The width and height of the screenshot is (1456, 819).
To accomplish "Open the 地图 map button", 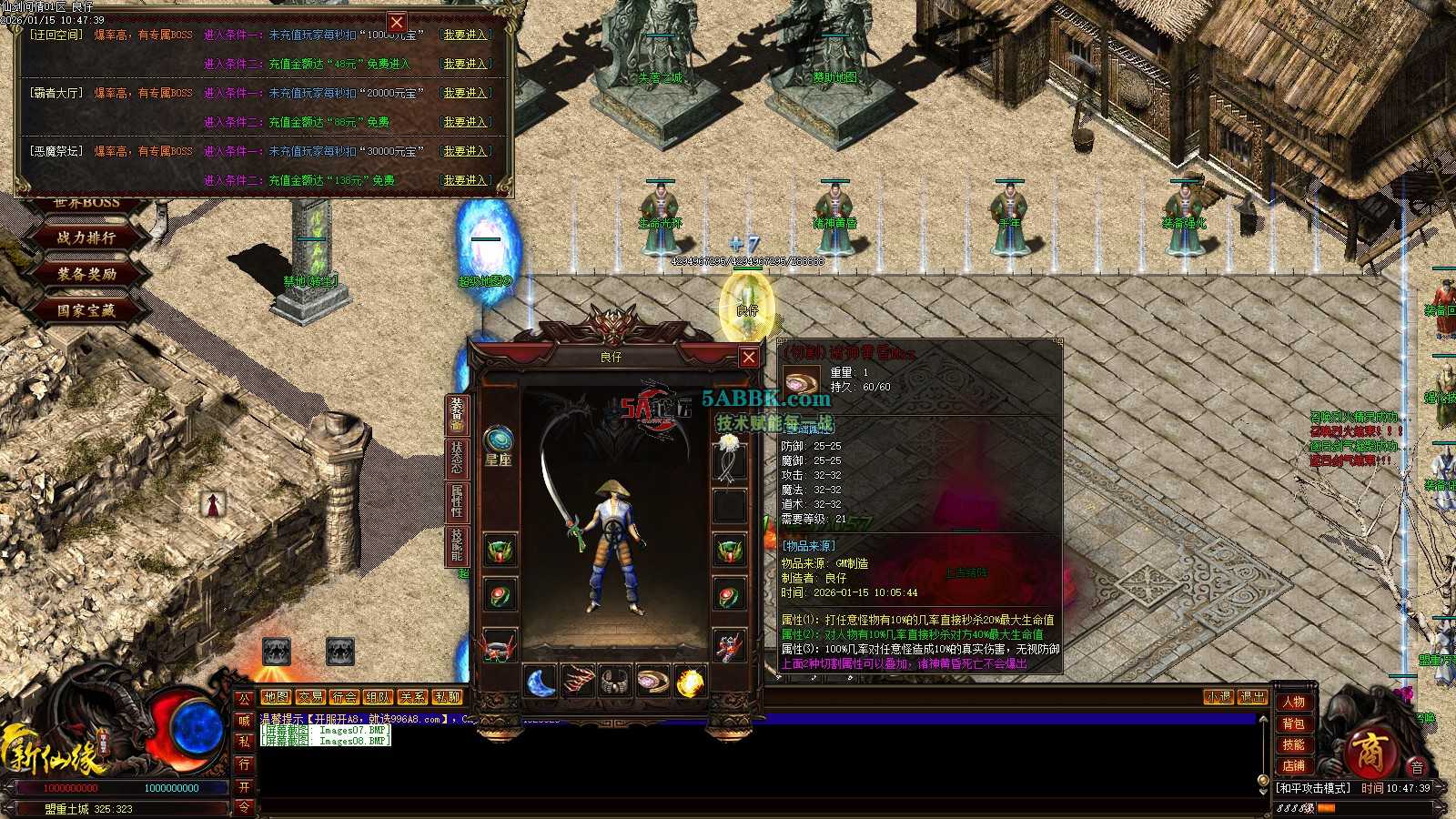I will [276, 697].
